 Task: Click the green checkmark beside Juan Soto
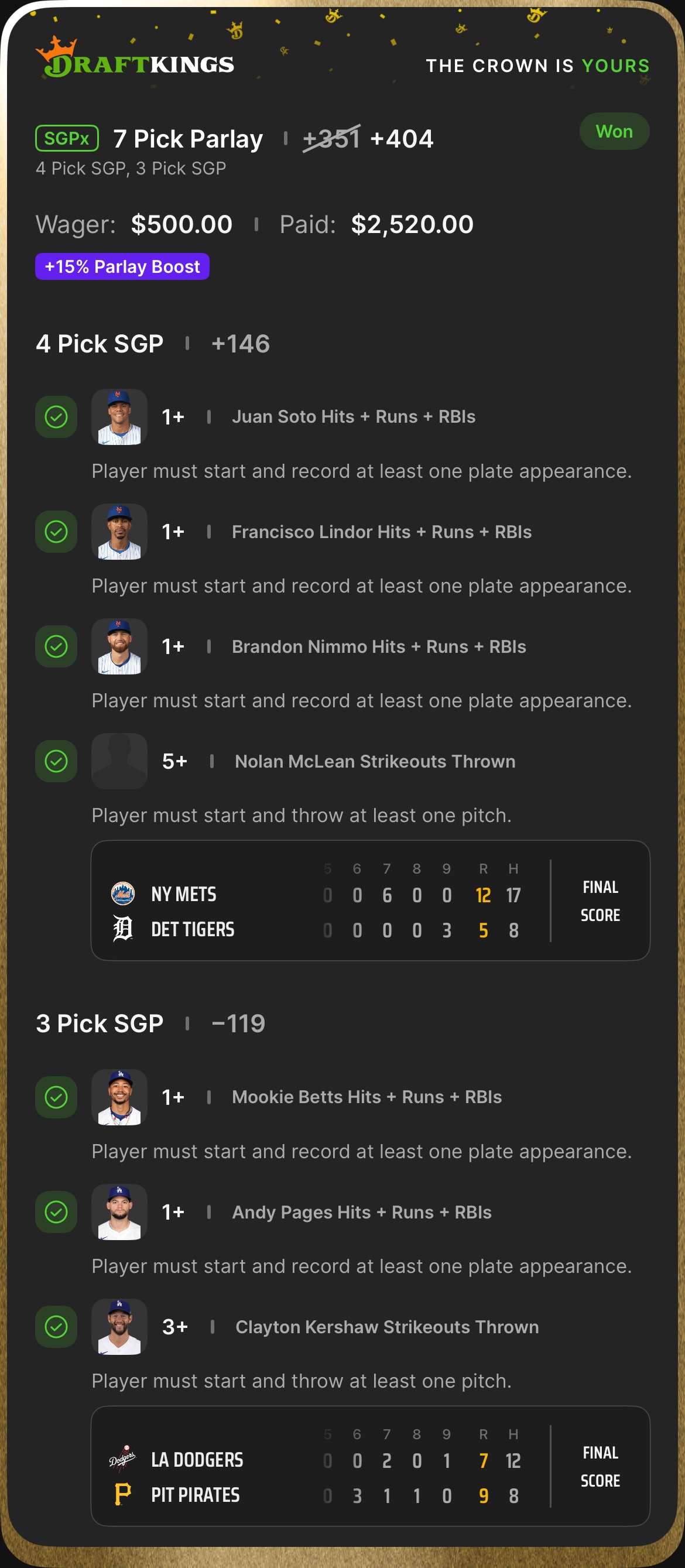point(56,417)
